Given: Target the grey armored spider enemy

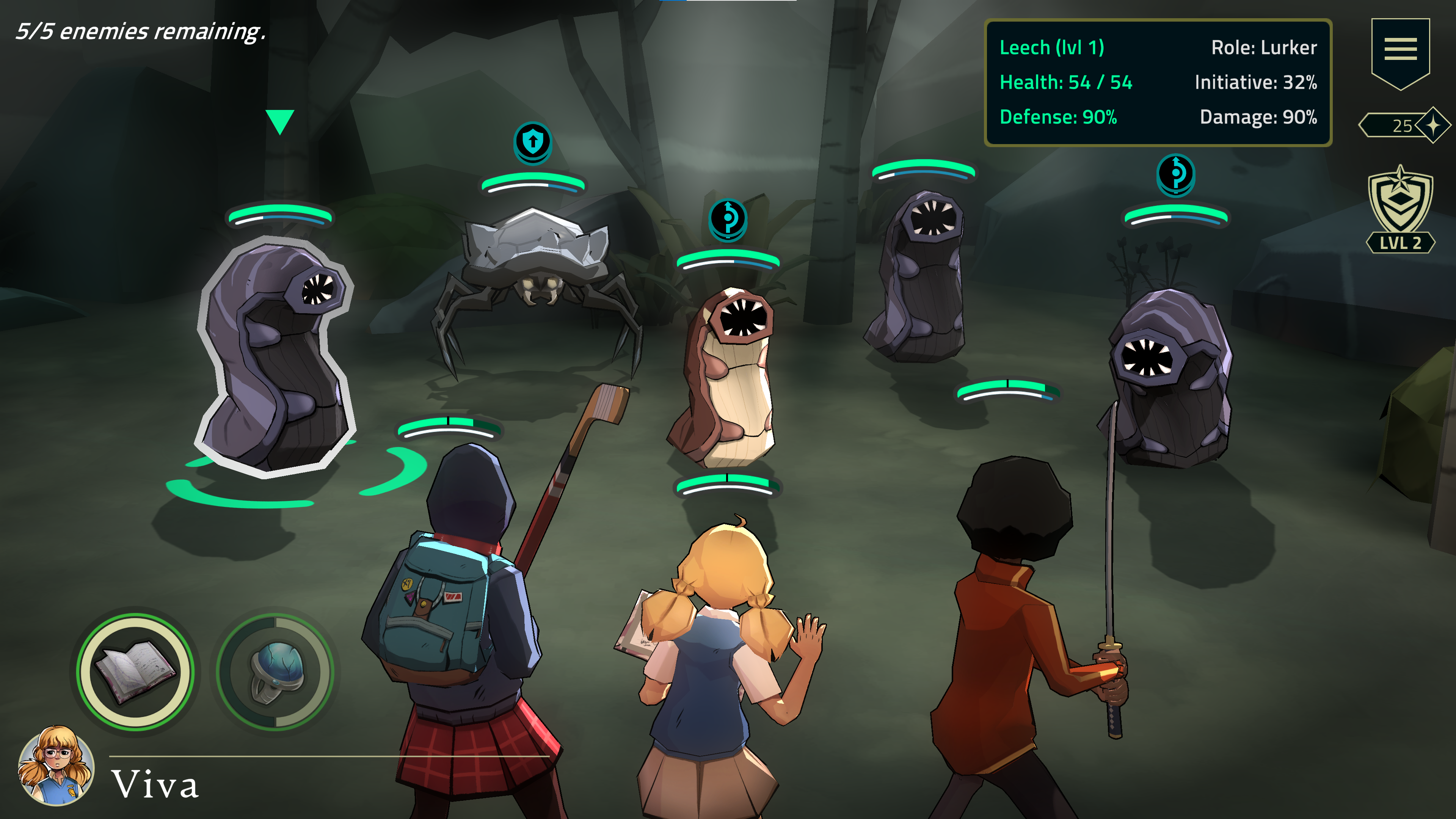Looking at the screenshot, I should [x=536, y=271].
